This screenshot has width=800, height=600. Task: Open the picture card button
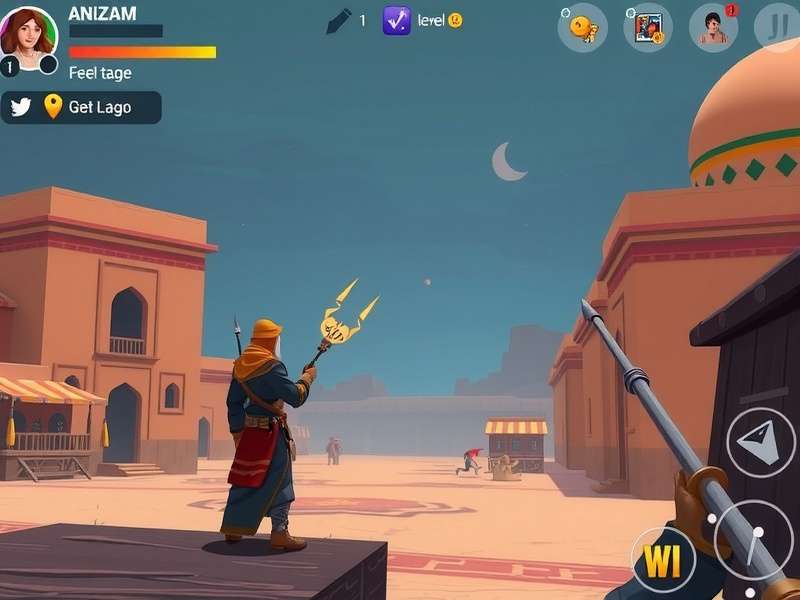(x=648, y=28)
